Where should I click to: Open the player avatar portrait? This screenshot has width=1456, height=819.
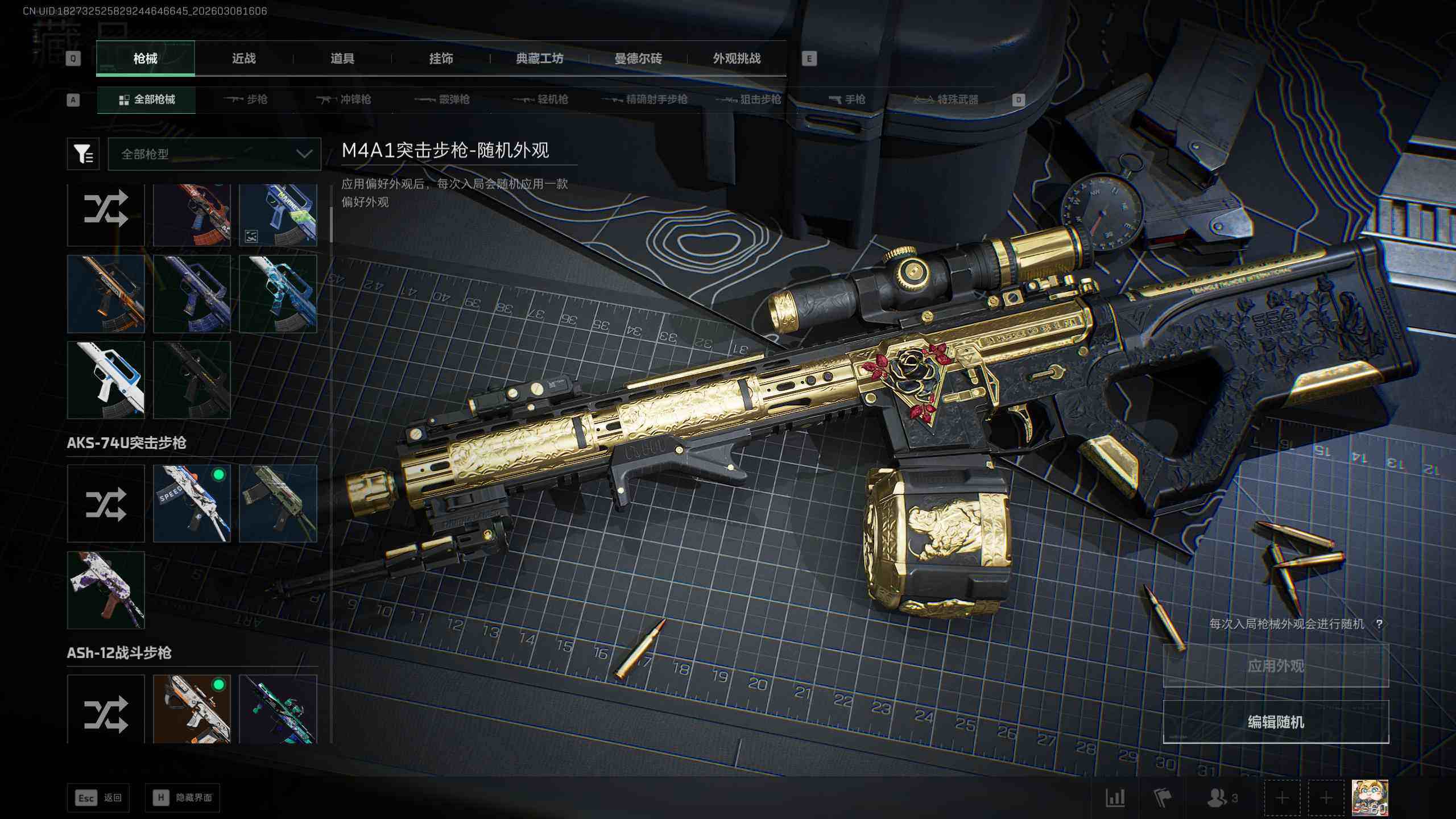pos(1370,797)
